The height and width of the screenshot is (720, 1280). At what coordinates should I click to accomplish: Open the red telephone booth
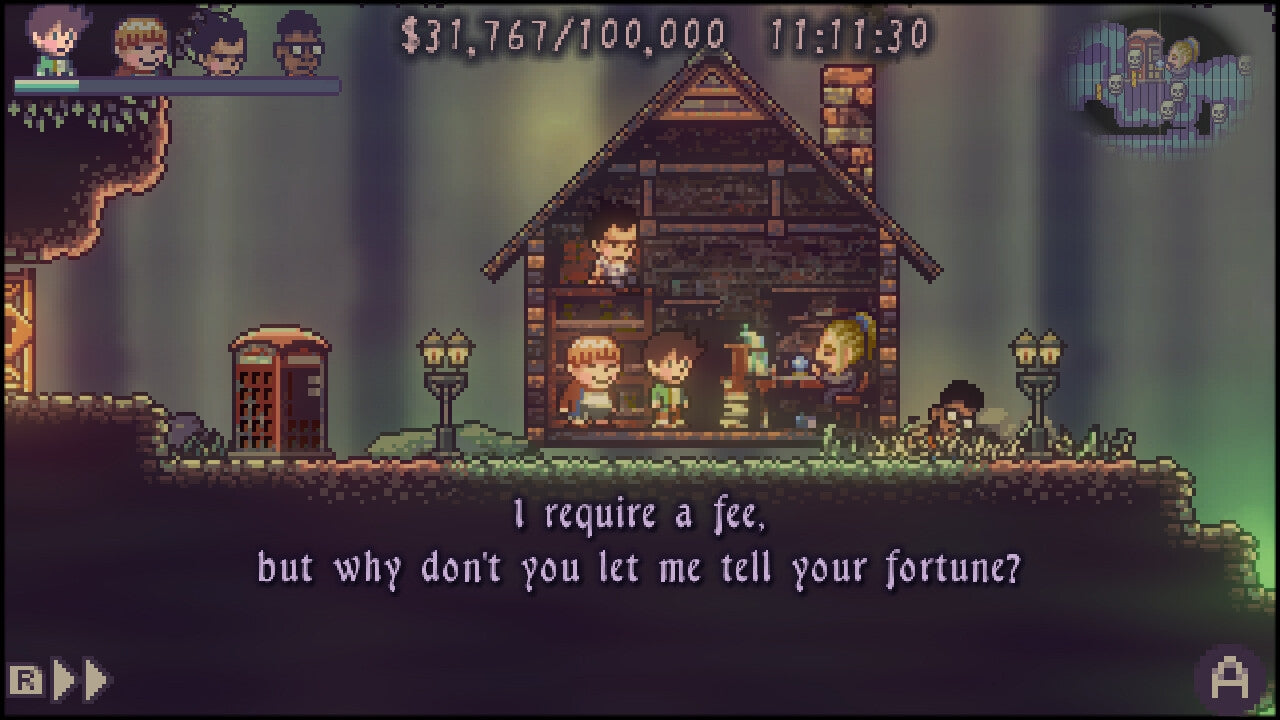coord(280,390)
